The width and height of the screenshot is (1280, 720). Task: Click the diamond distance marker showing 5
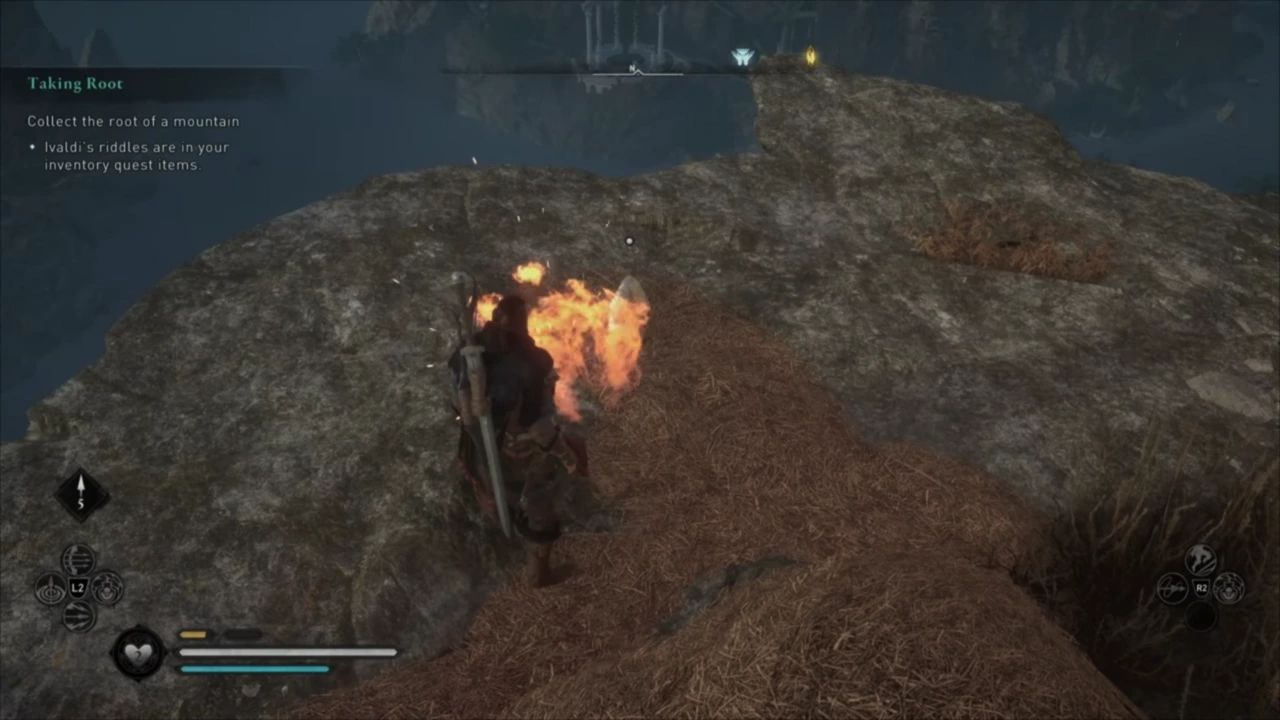(x=81, y=491)
